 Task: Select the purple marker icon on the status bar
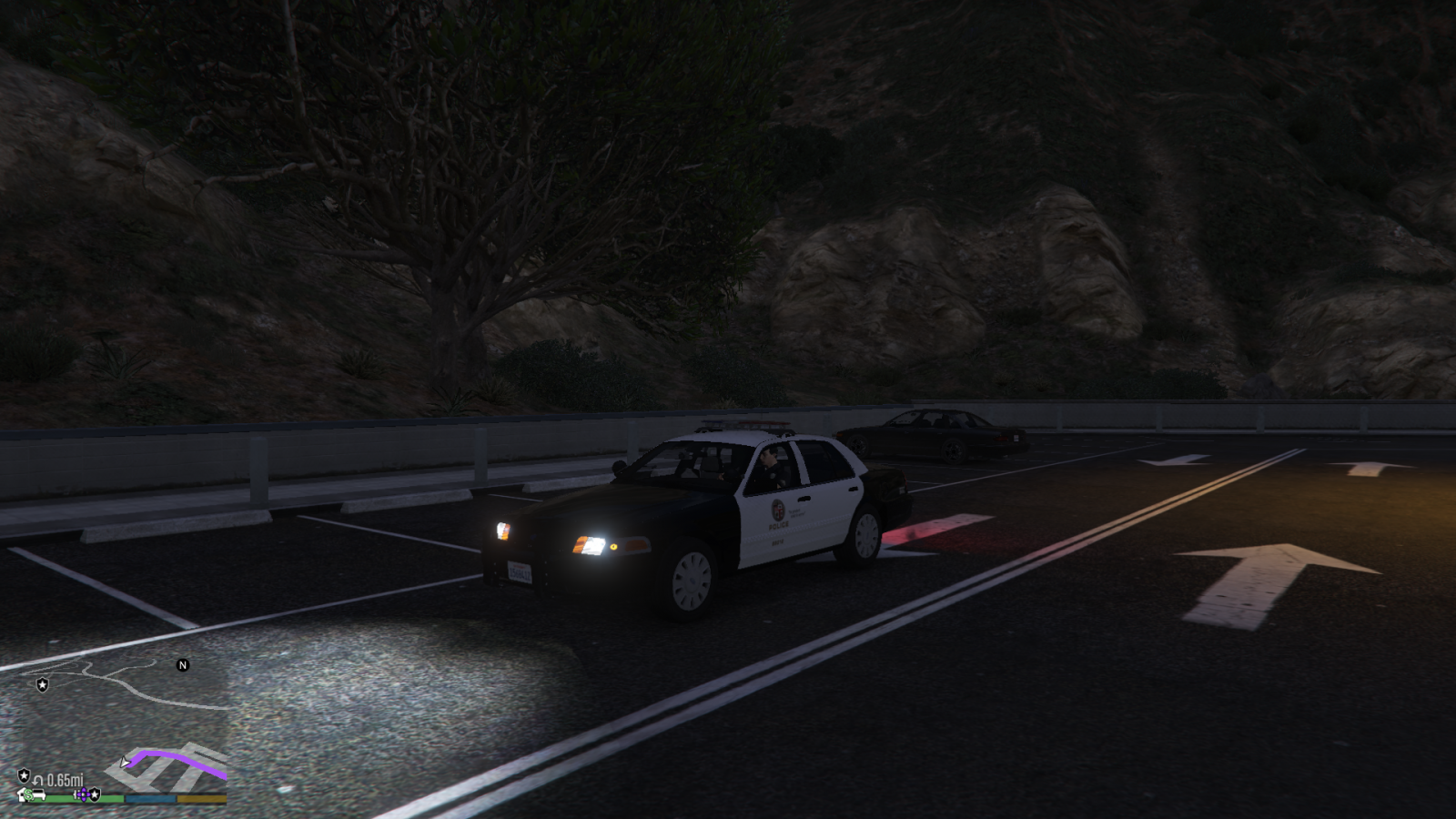coord(83,794)
